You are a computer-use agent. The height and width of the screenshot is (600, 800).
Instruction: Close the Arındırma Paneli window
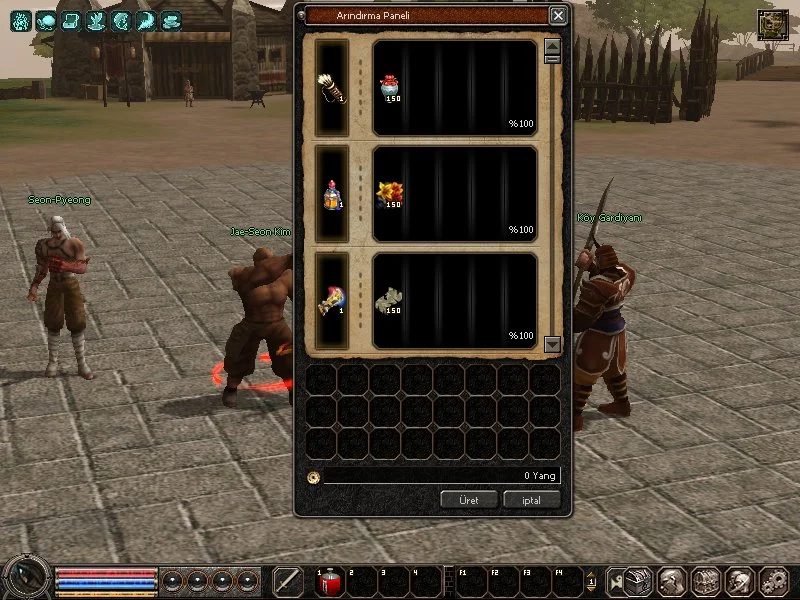(x=558, y=16)
